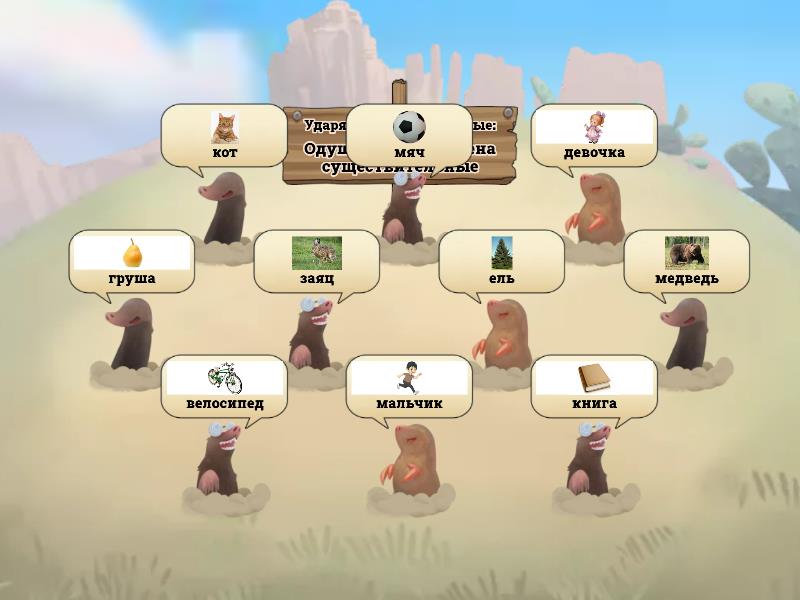This screenshot has height=600, width=800.
Task: Hit the груша pear card
Action: pos(132,261)
